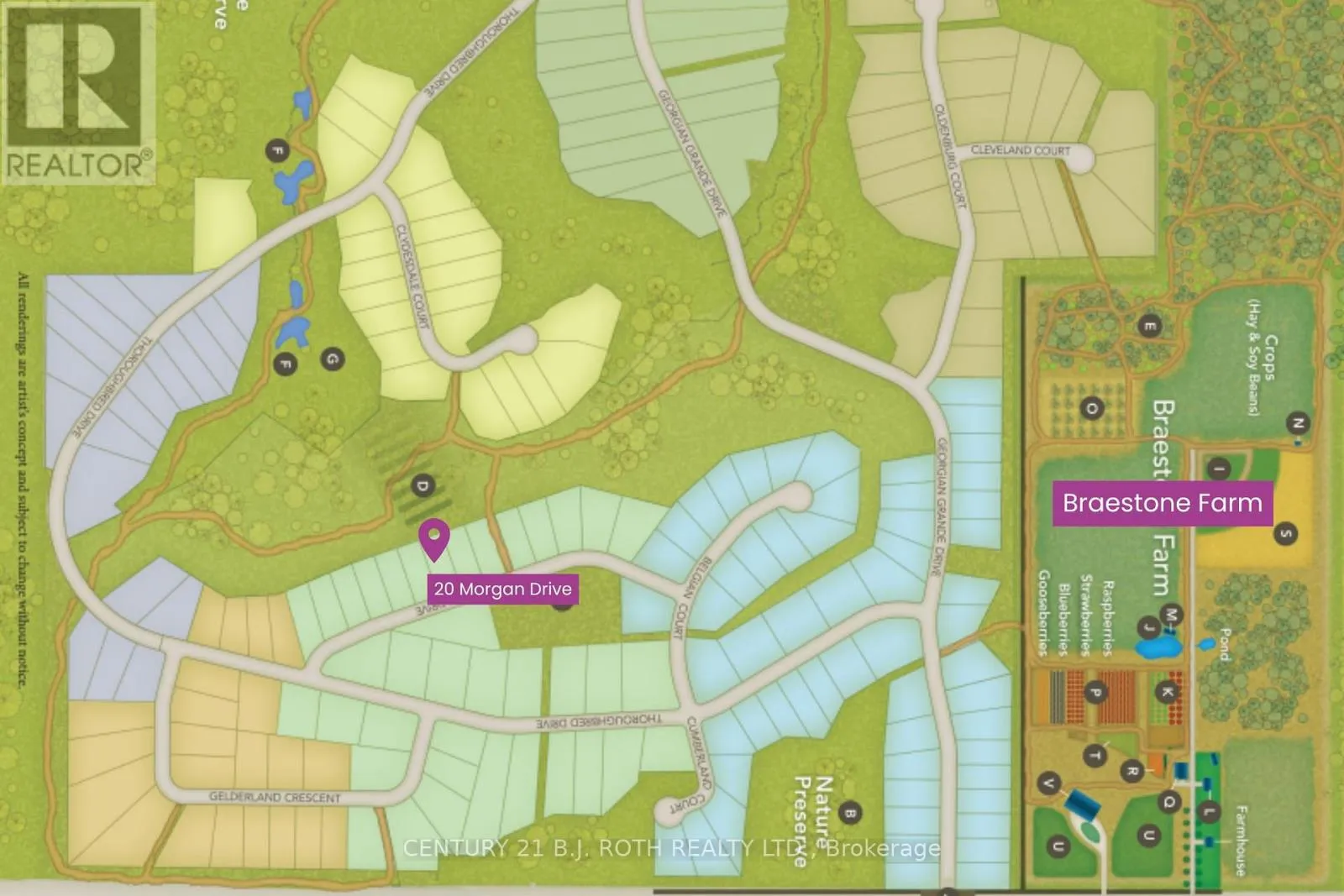This screenshot has width=1344, height=896.
Task: Select map marker D
Action: [x=423, y=485]
